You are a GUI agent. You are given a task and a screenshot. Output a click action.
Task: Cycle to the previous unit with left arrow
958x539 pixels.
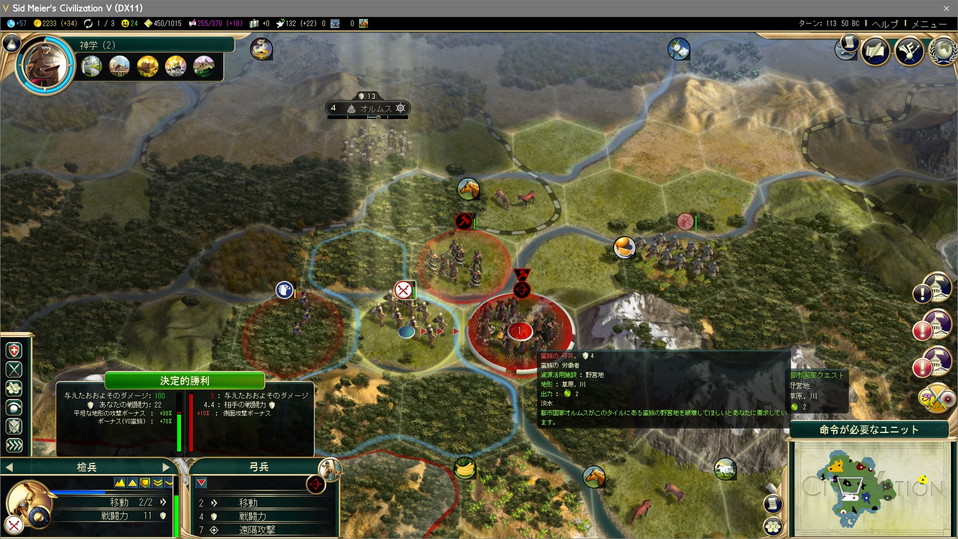coord(9,467)
